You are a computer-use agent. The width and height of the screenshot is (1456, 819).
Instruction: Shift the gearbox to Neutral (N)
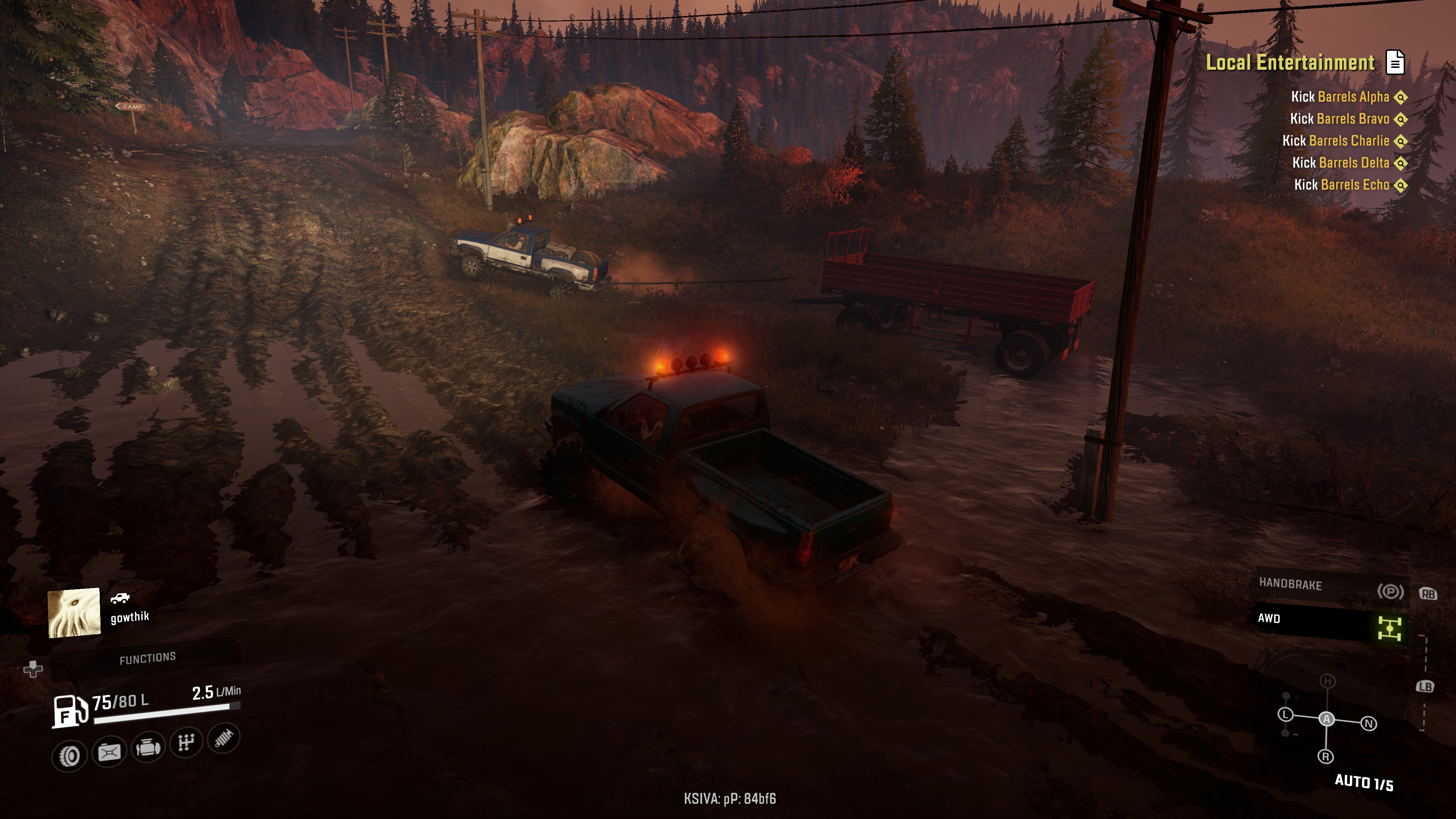click(1368, 723)
